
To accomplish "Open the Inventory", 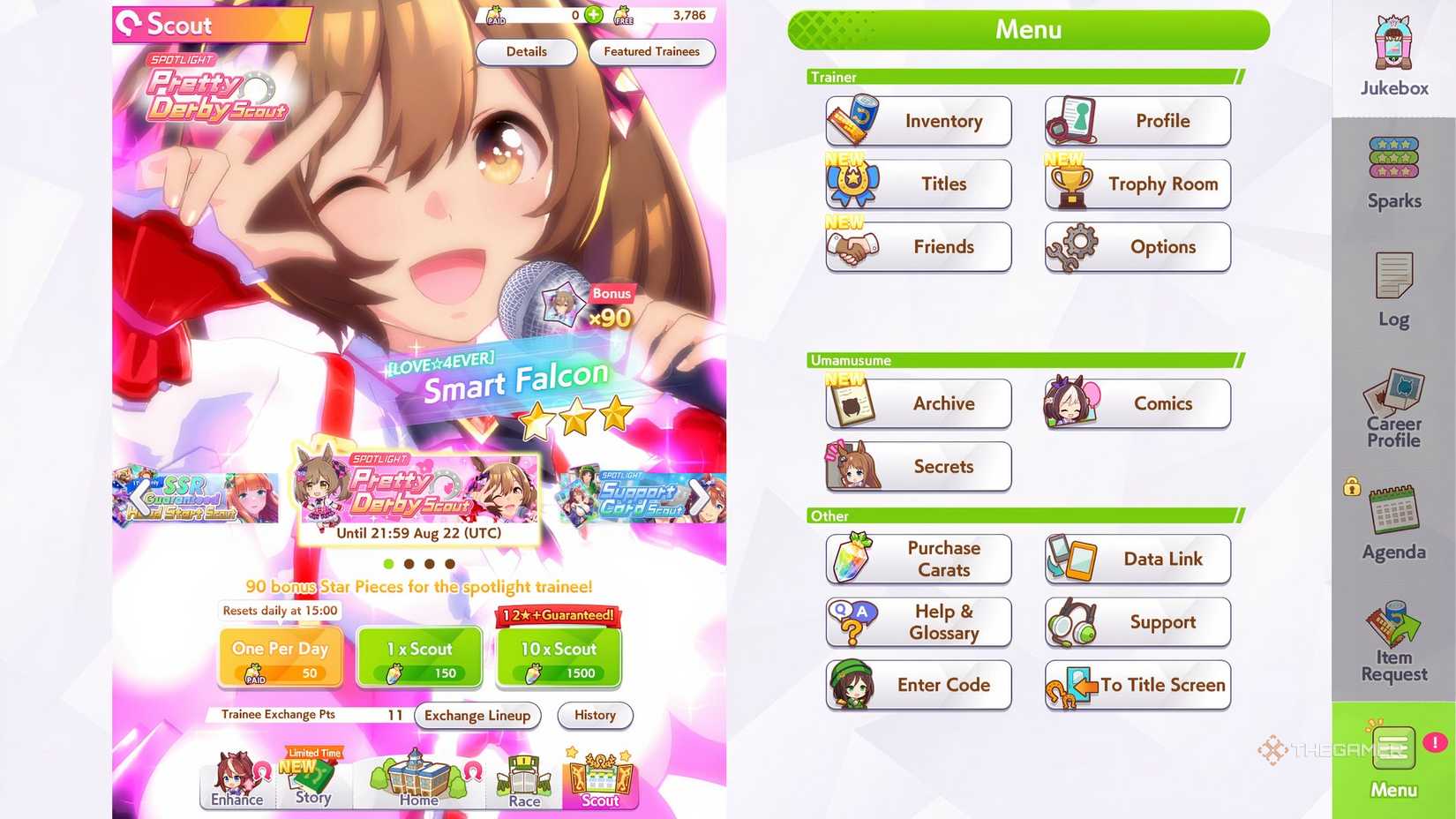I will coord(918,121).
